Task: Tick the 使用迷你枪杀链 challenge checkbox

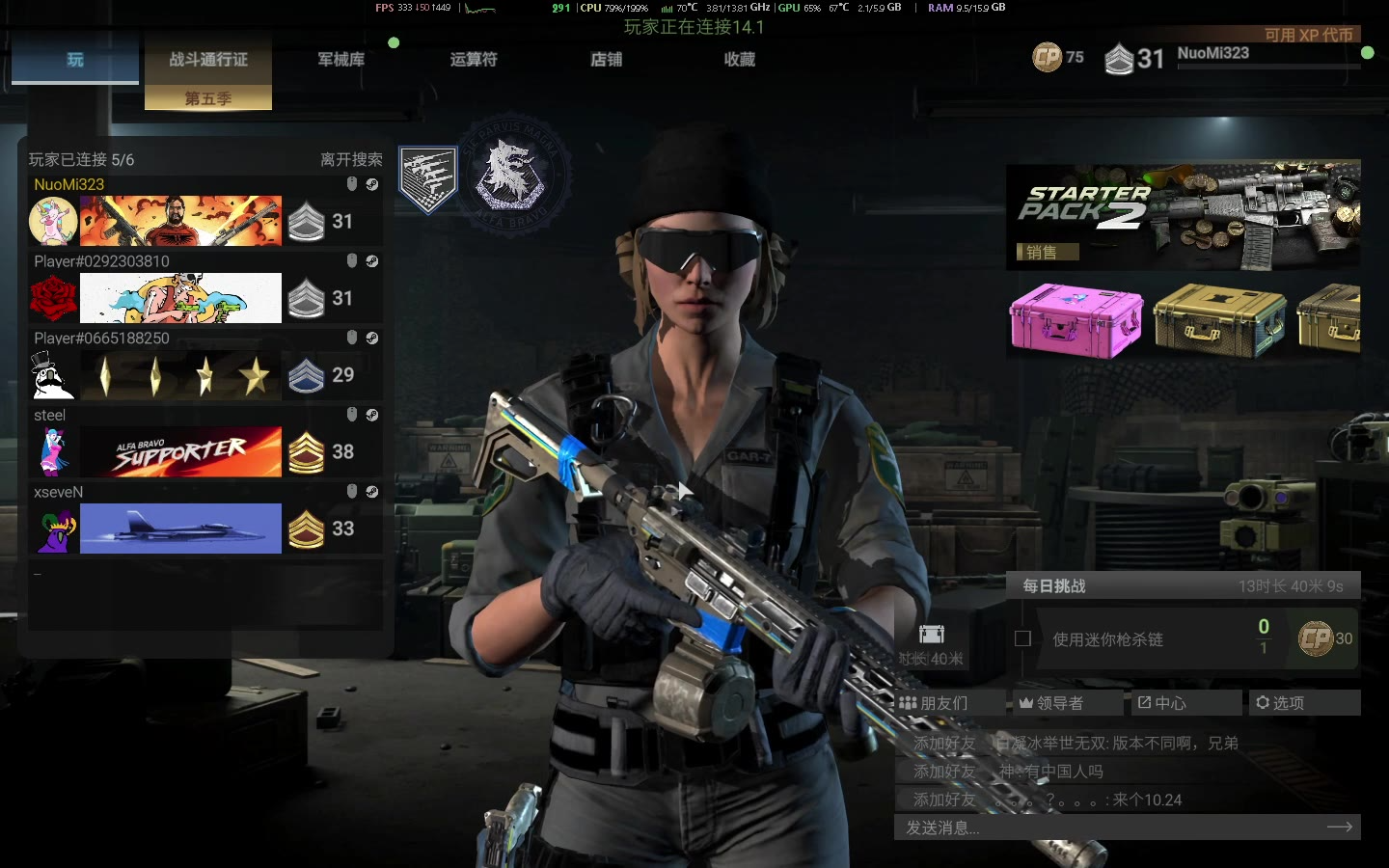Action: pyautogui.click(x=1023, y=638)
